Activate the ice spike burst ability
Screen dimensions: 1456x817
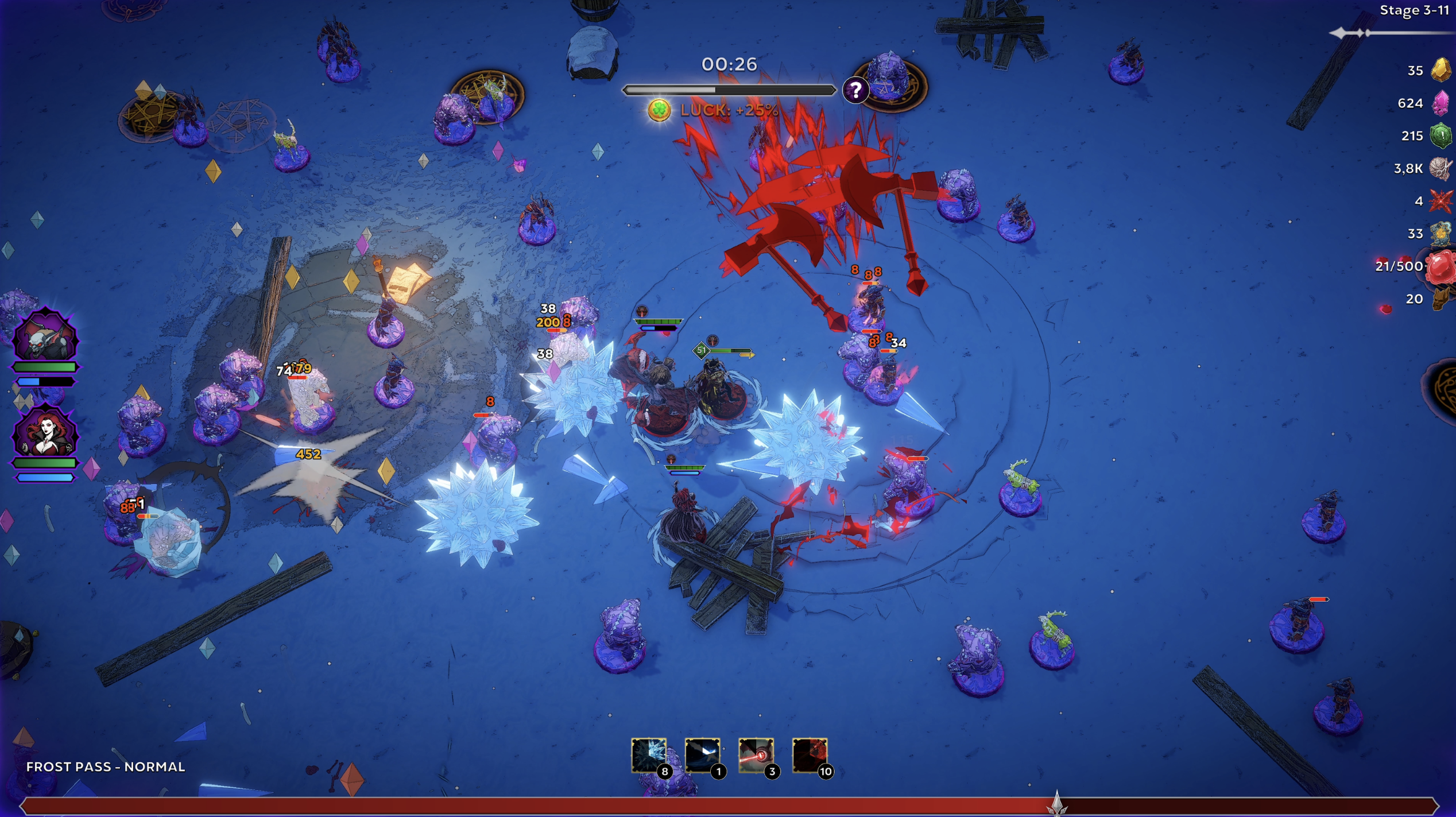[648, 754]
